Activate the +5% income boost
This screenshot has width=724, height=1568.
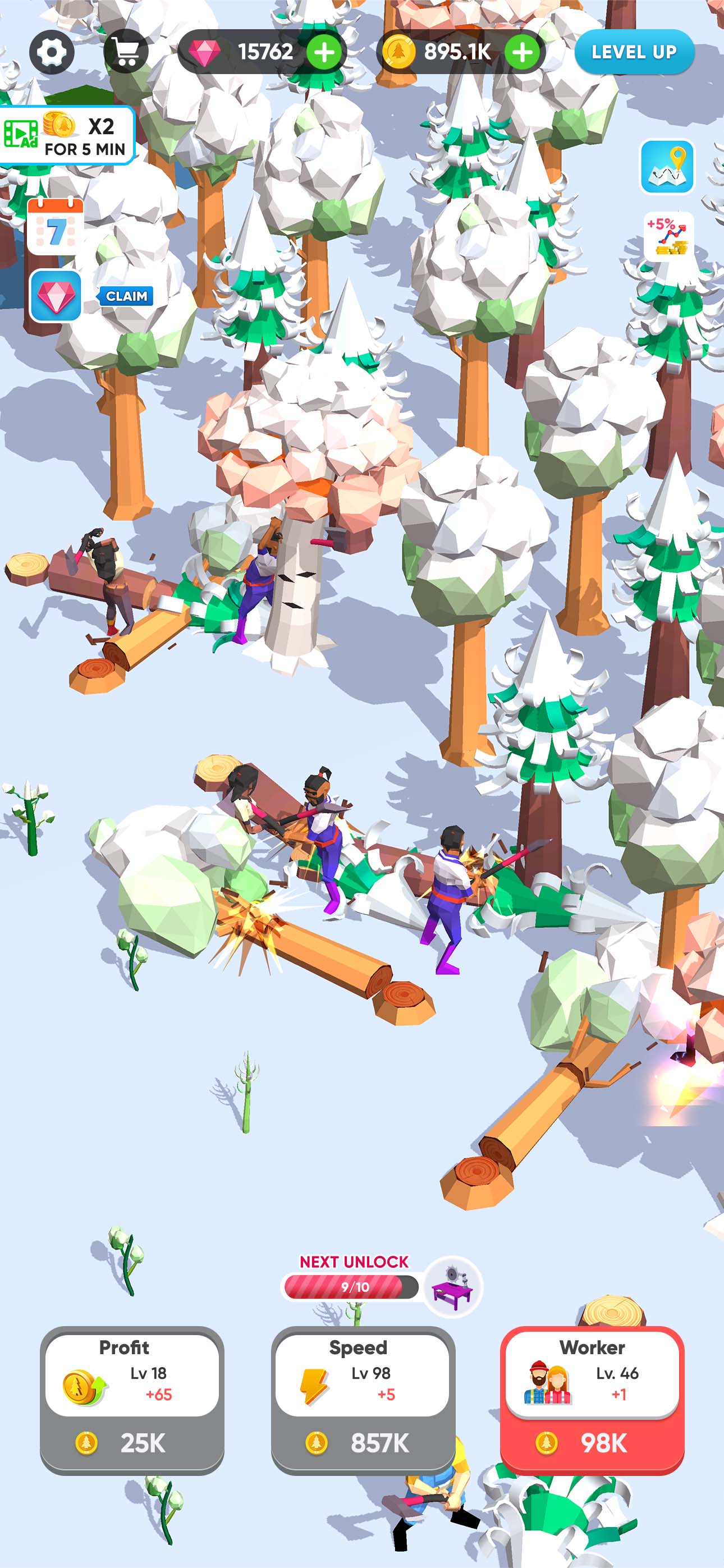[668, 237]
